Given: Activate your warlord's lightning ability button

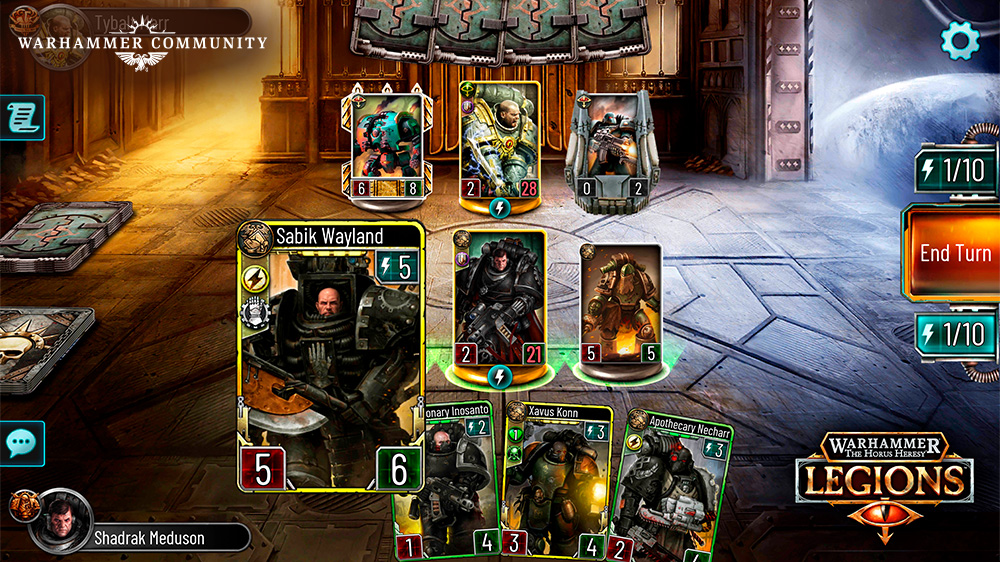Looking at the screenshot, I should click(499, 375).
